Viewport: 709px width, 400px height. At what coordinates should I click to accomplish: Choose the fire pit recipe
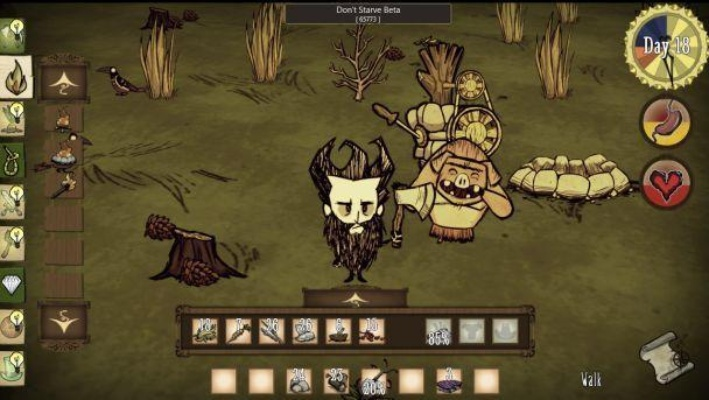coord(64,153)
